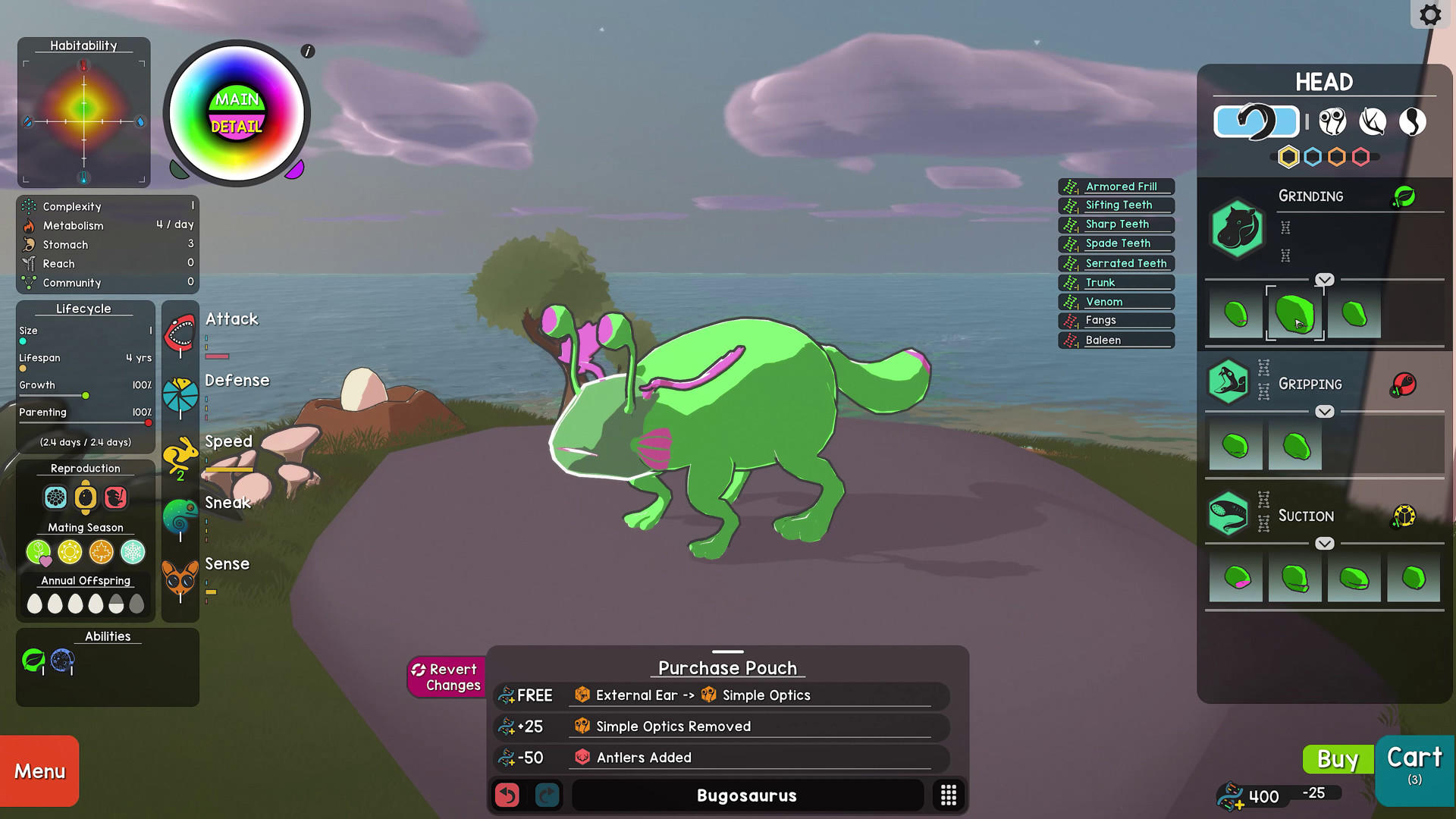Toggle the Spring mating season flower
This screenshot has height=819, width=1456.
(x=39, y=553)
